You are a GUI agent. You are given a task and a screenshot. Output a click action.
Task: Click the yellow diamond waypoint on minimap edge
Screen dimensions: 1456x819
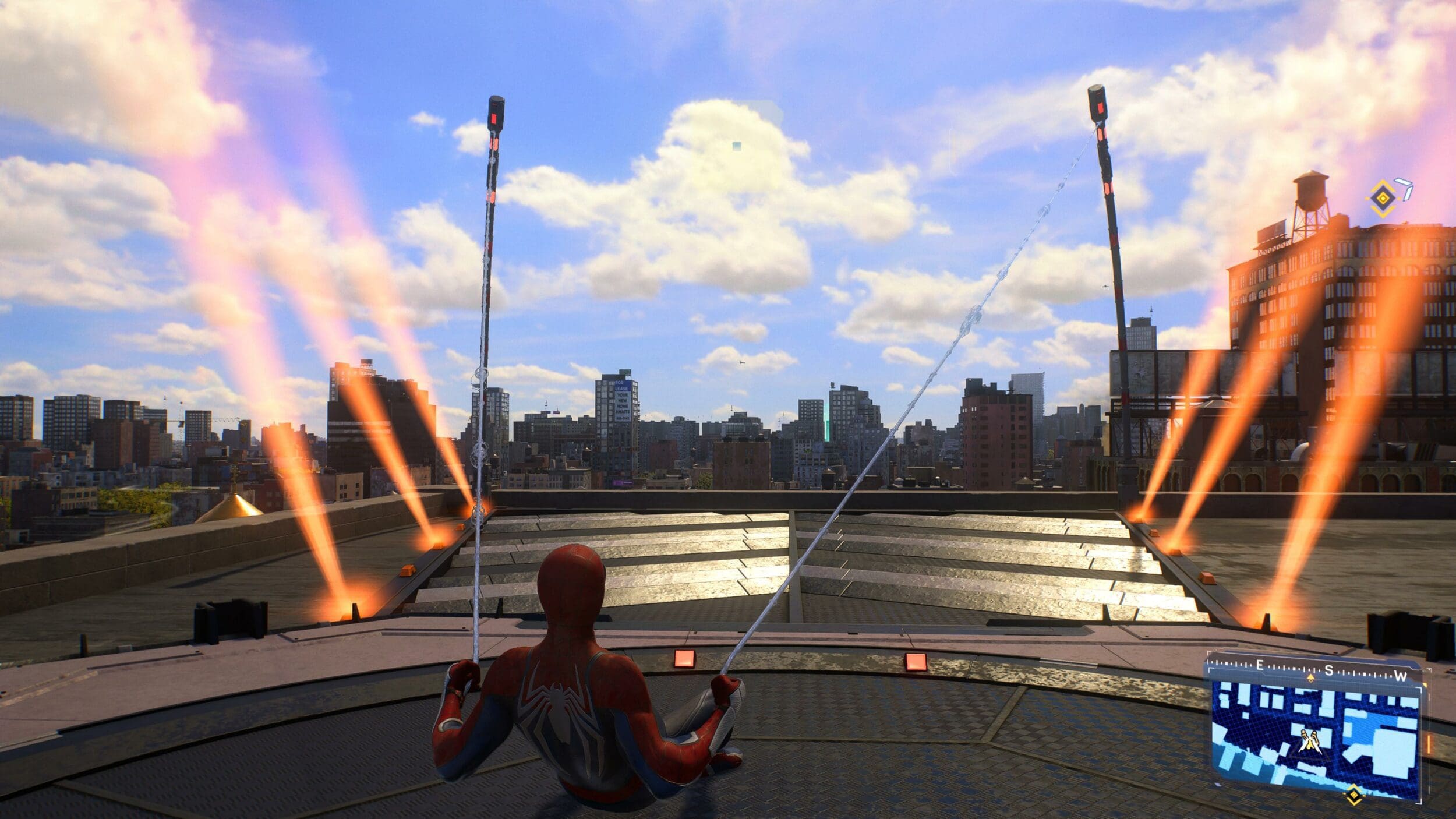[1355, 795]
